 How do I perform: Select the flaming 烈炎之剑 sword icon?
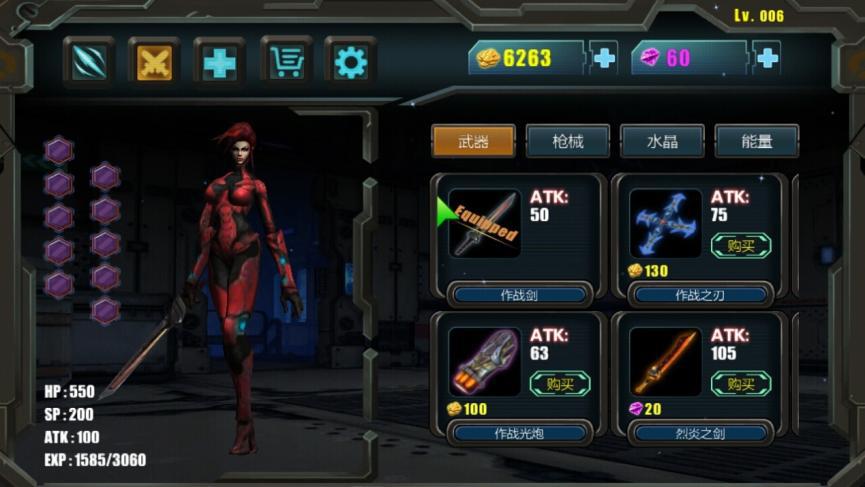(x=665, y=362)
